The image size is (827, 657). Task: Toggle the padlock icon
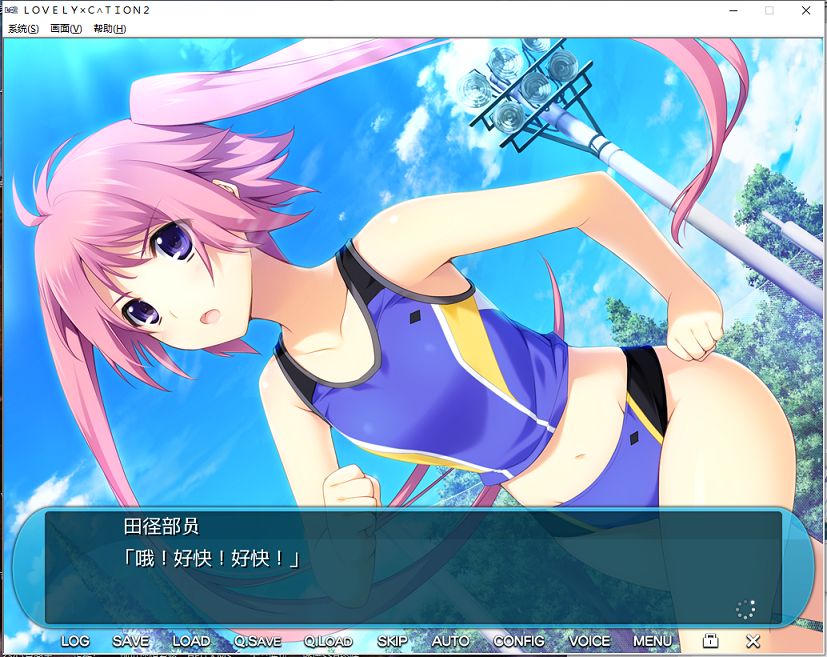711,640
